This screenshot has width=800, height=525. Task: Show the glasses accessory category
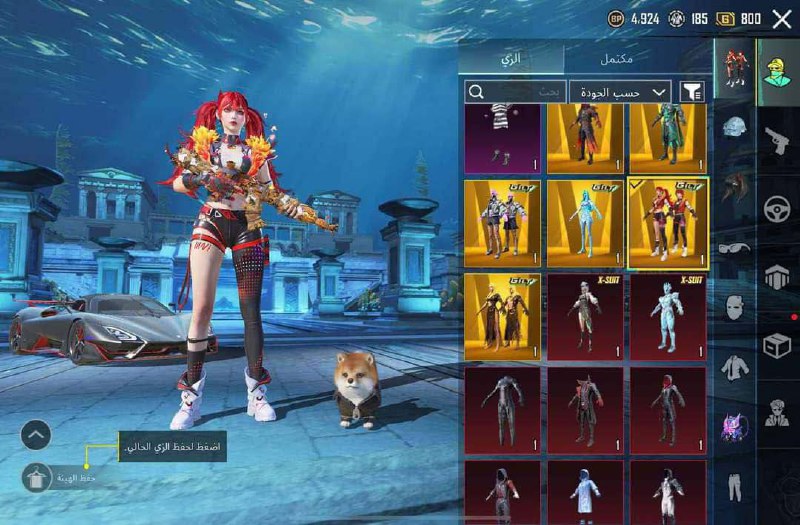pos(735,249)
